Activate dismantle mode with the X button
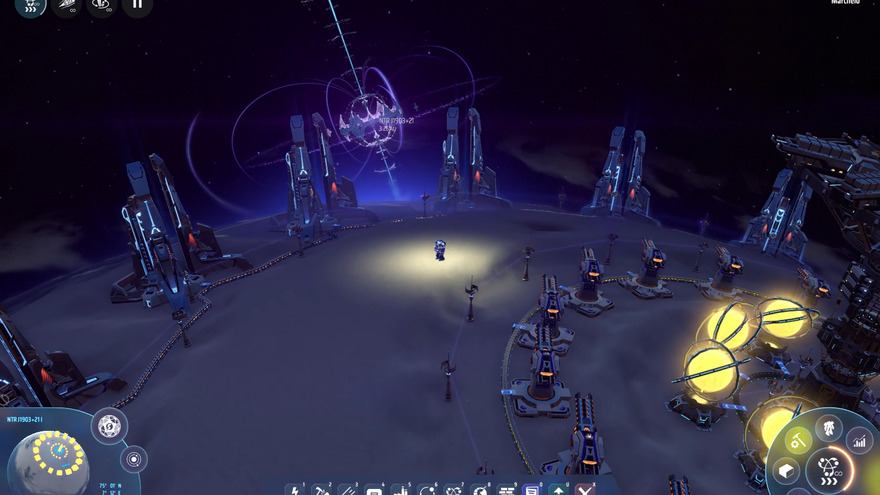 (x=585, y=490)
